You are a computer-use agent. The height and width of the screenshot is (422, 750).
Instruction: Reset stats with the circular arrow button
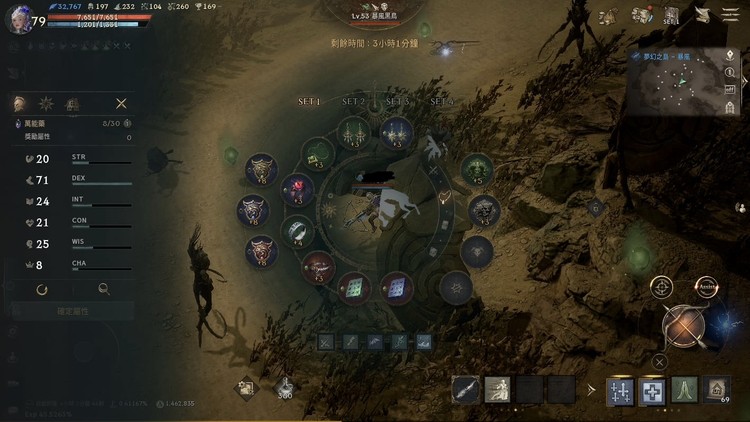tap(42, 289)
